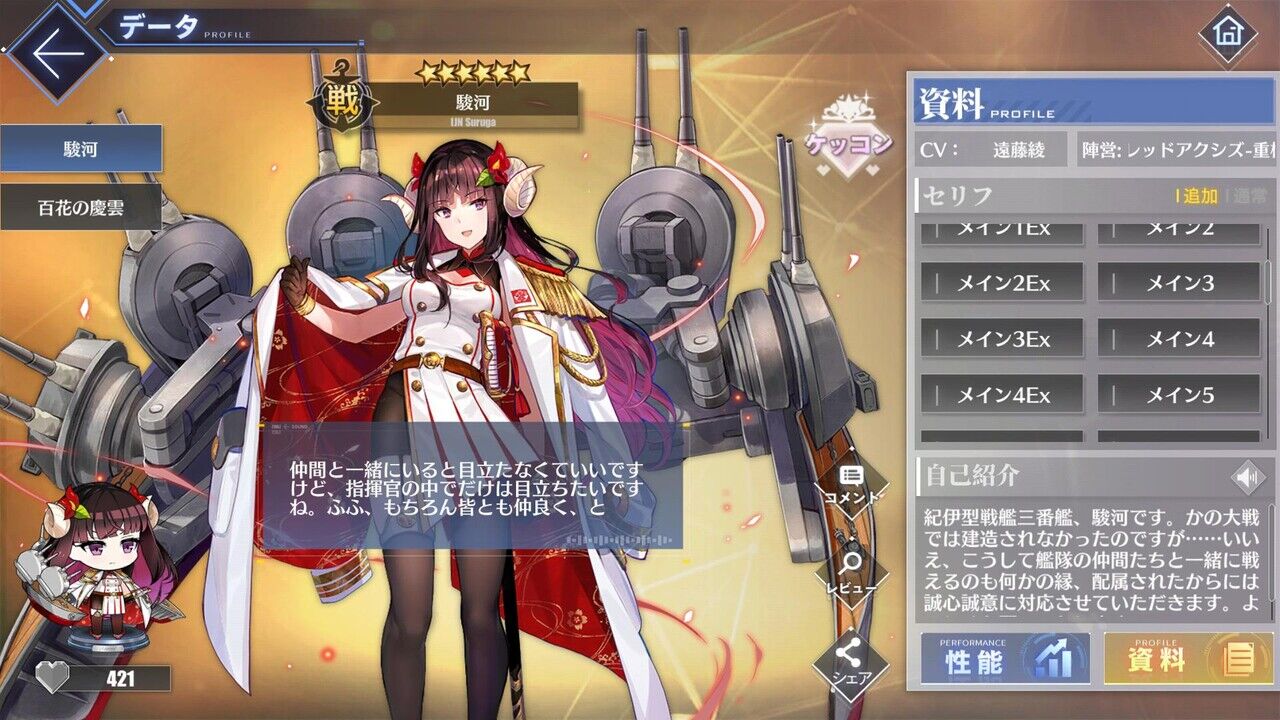Play the メイン3 voice line

coord(1179,283)
